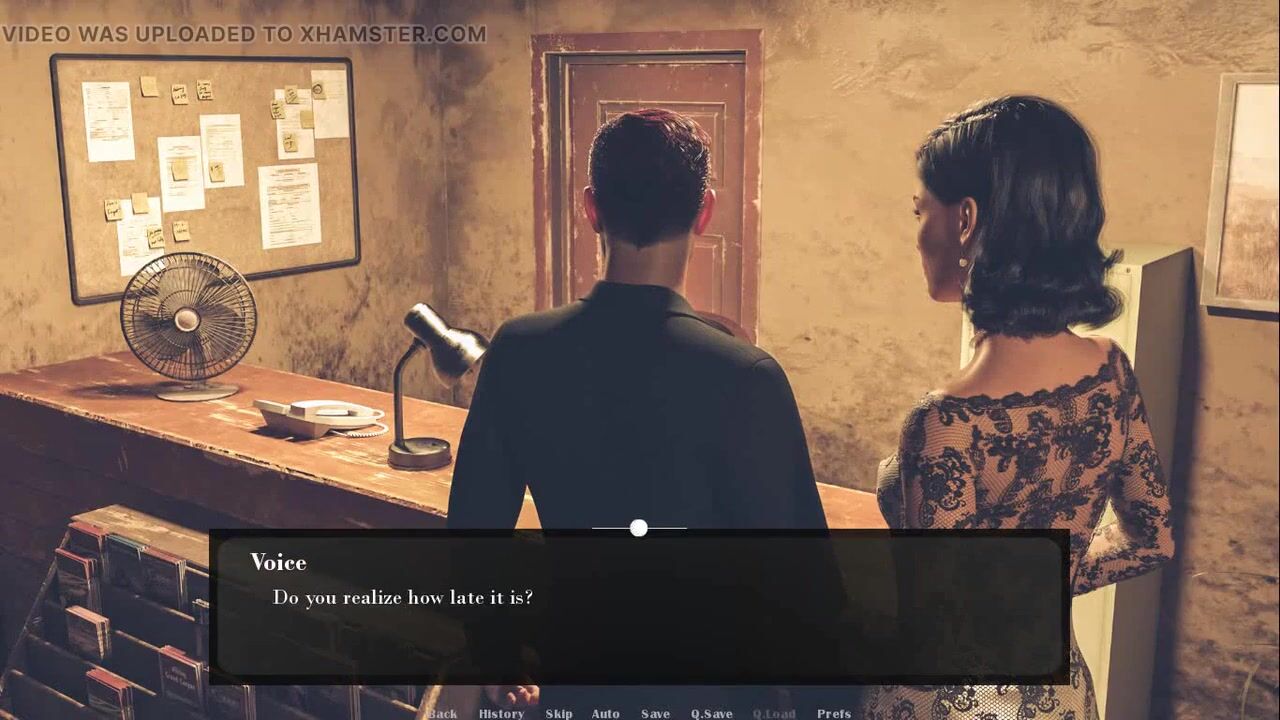The width and height of the screenshot is (1280, 720).
Task: Open the dialogue History log
Action: (x=501, y=713)
